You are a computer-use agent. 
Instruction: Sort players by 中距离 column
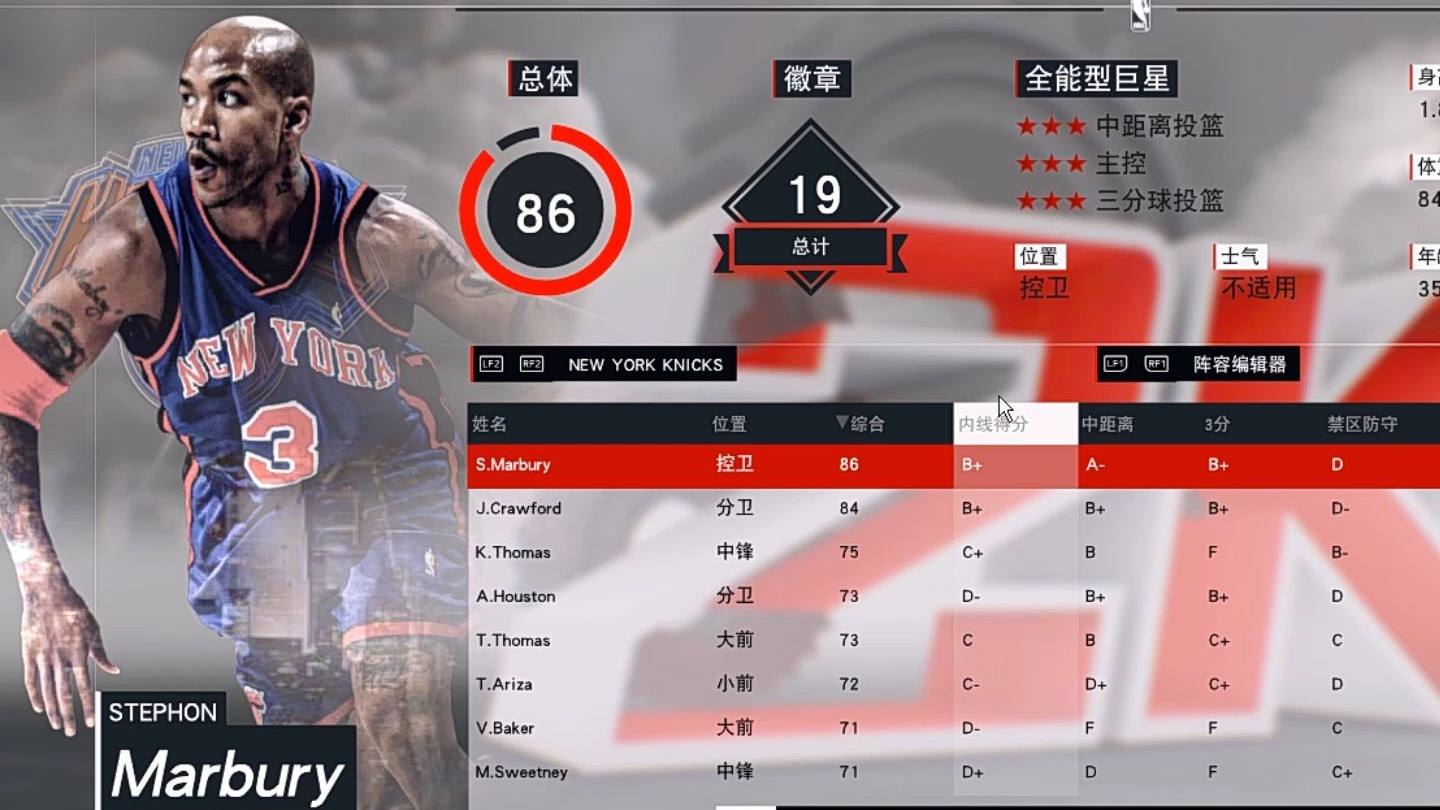point(1107,424)
